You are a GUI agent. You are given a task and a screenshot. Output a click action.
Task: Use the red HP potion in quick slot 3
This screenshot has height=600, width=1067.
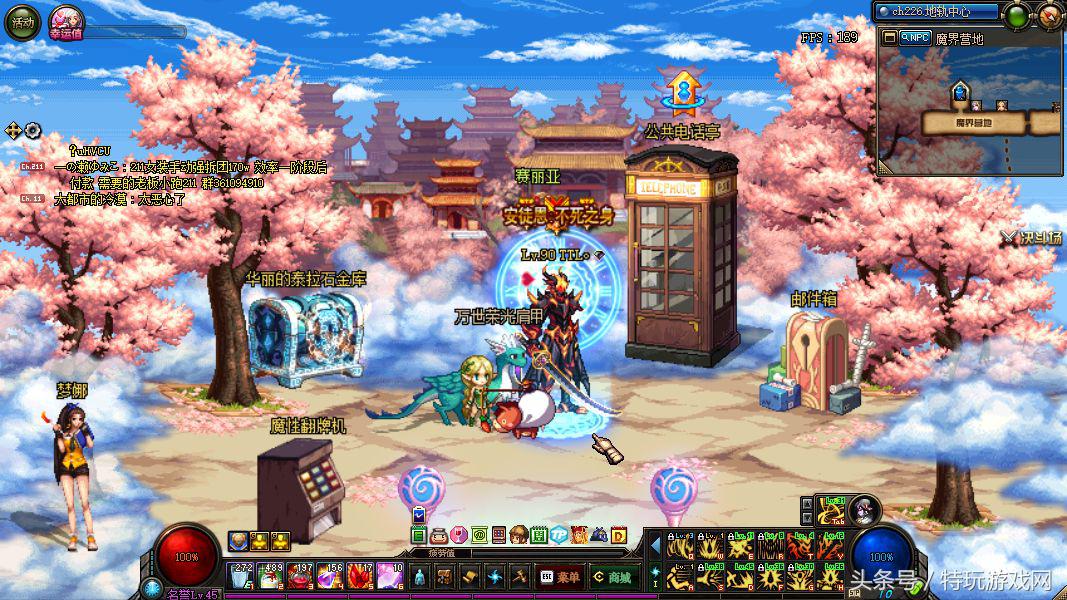click(x=301, y=577)
